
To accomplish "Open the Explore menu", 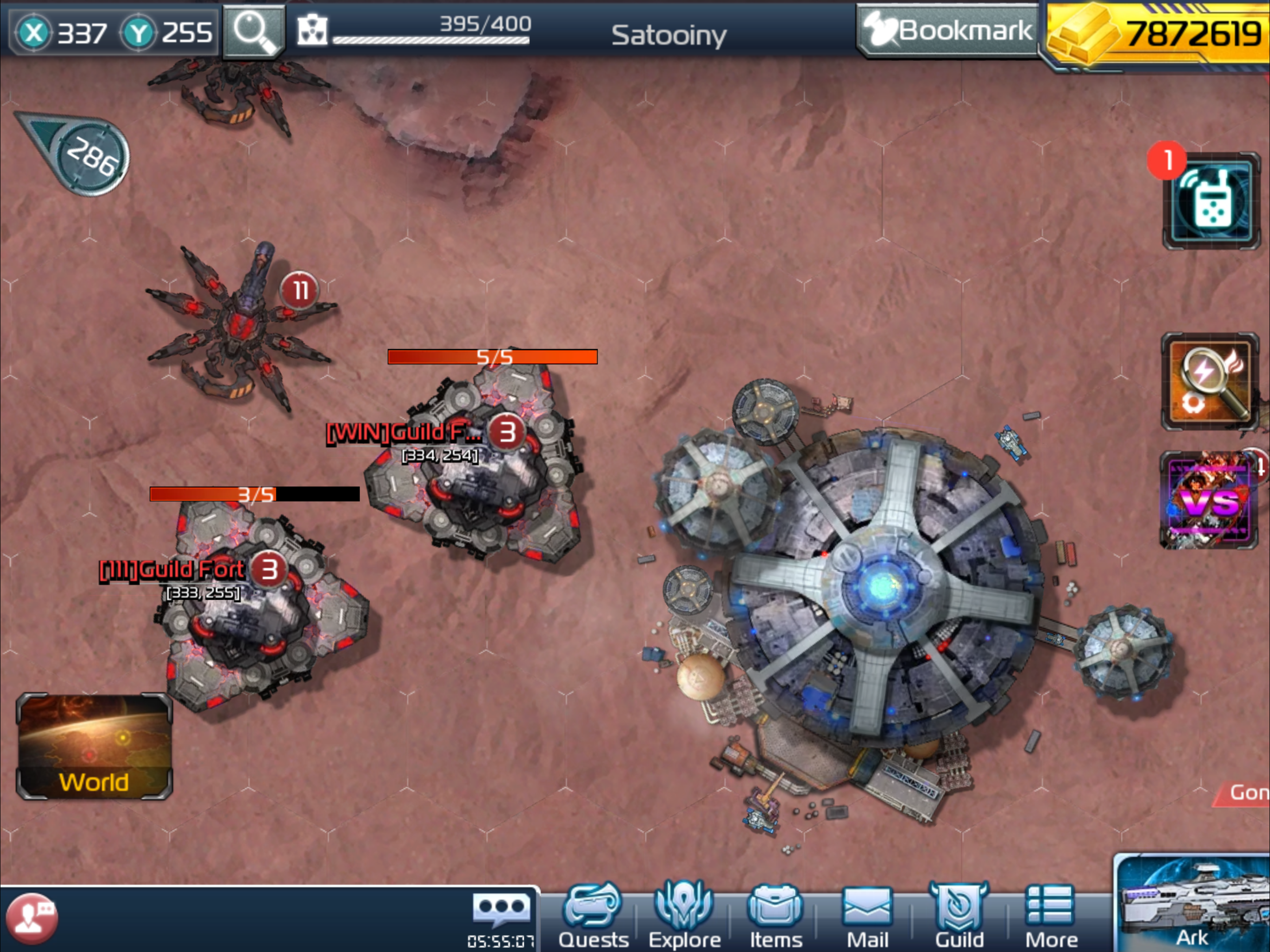I will coord(684,916).
